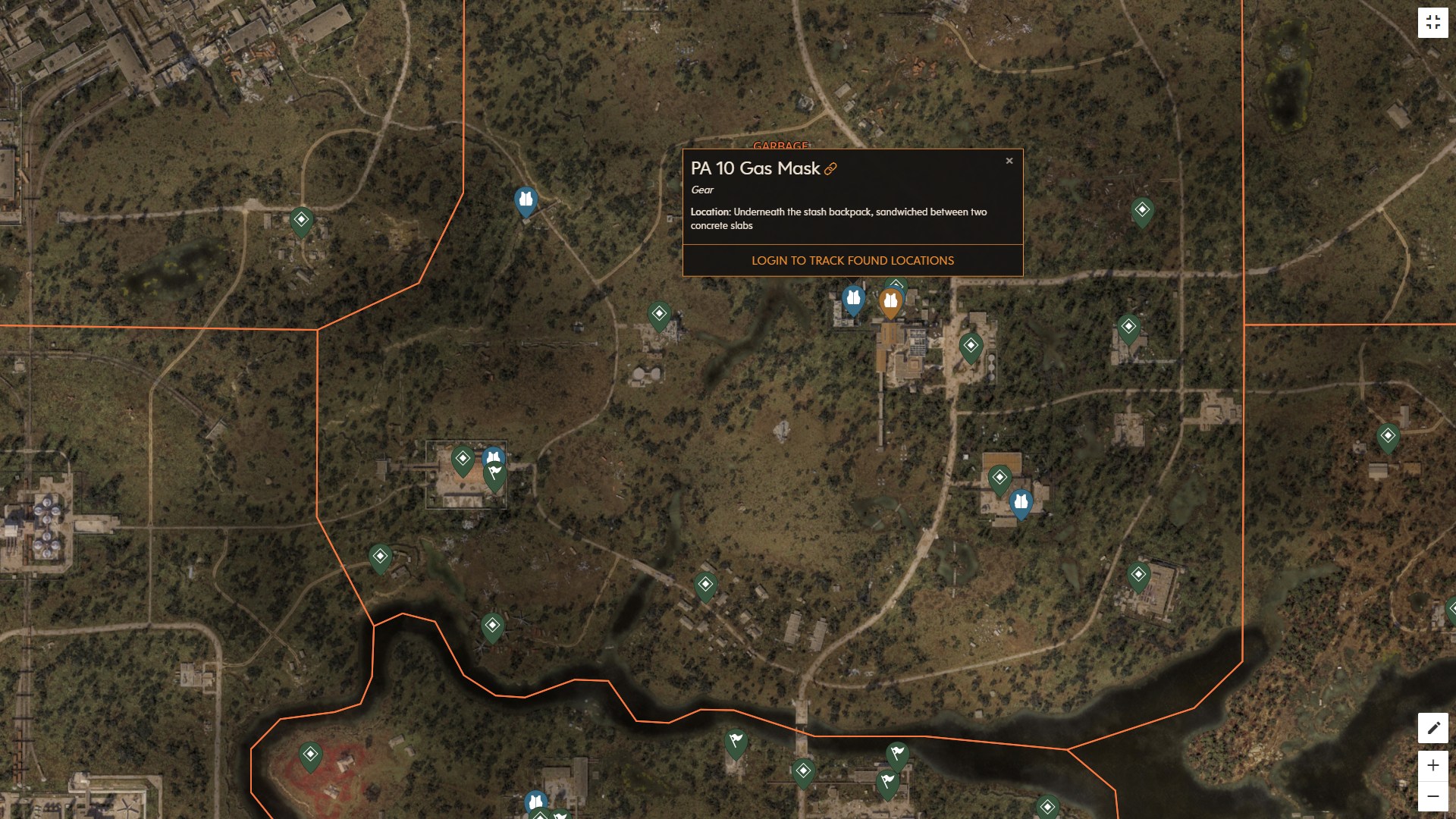1456x819 pixels.
Task: Open the PA 10 Gas Mask permalink icon
Action: pyautogui.click(x=830, y=170)
